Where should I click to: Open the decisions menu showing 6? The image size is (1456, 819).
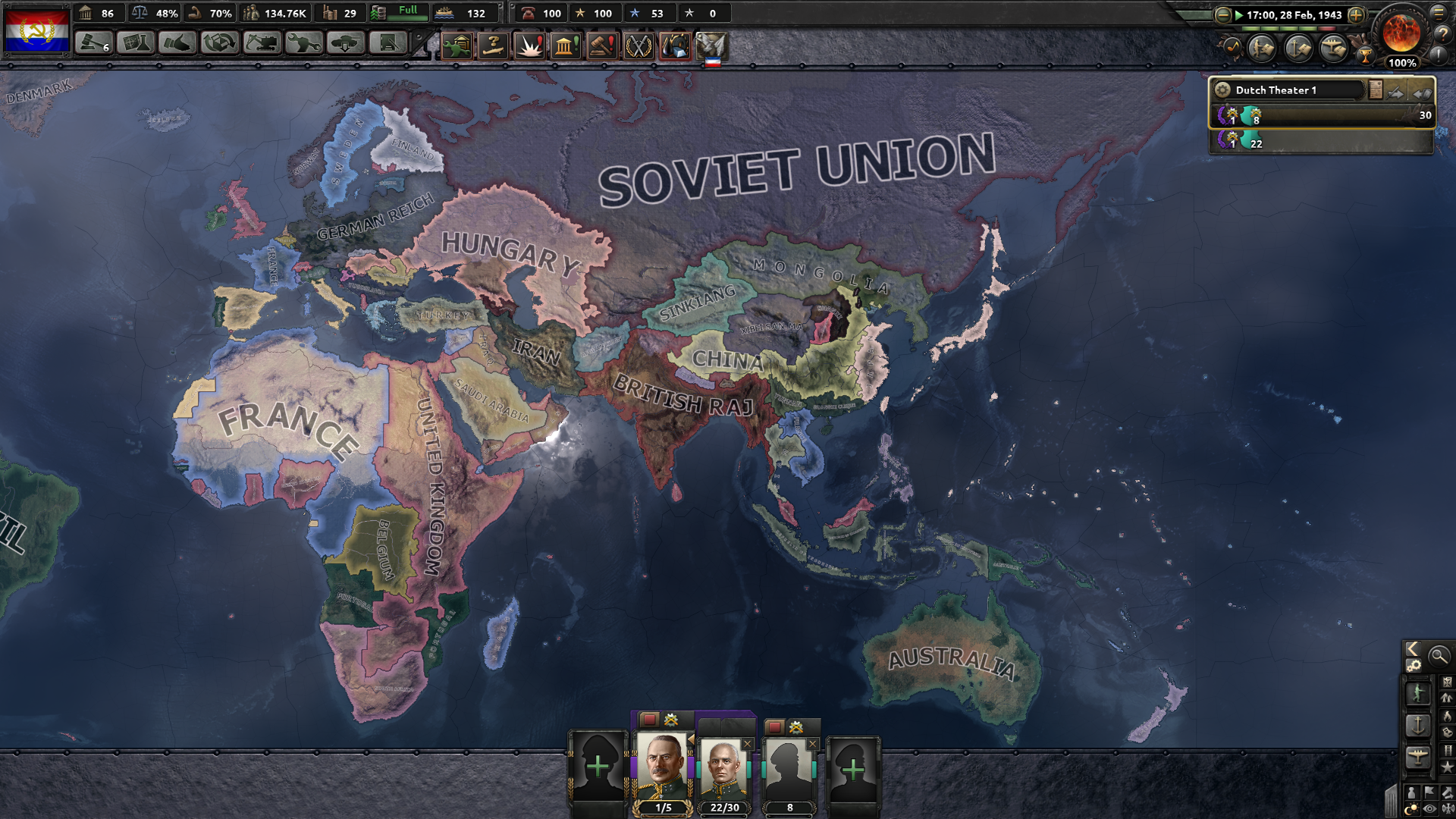(93, 43)
